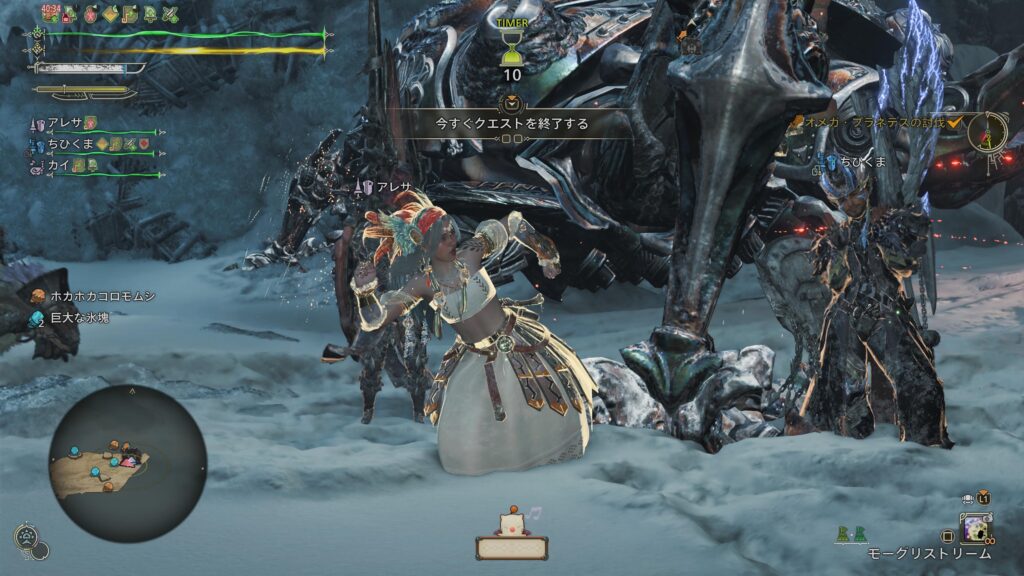
Task: Select party member アレサ in the list
Action: tap(62, 123)
